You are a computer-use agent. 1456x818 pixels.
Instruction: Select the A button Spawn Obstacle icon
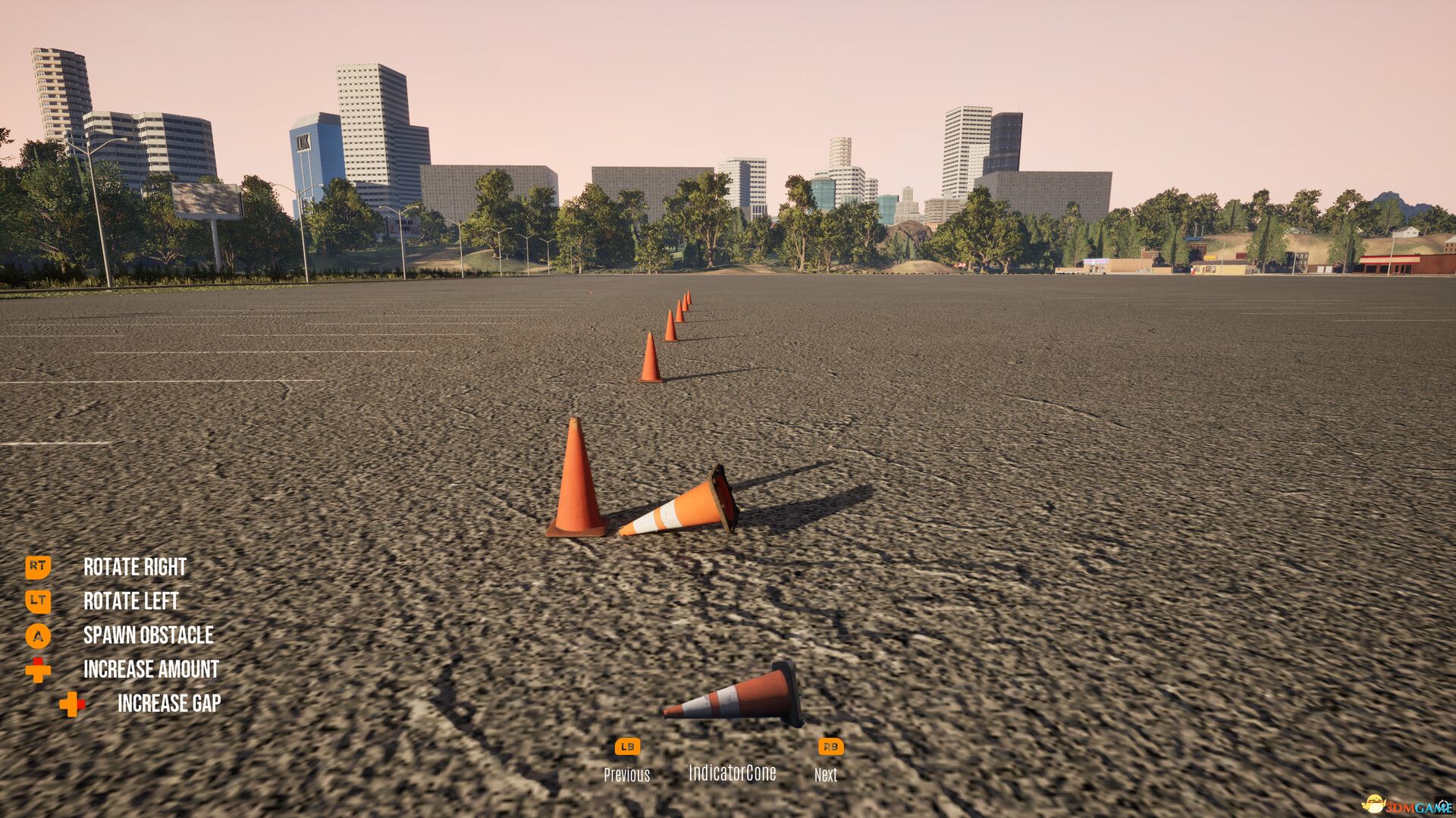point(39,636)
